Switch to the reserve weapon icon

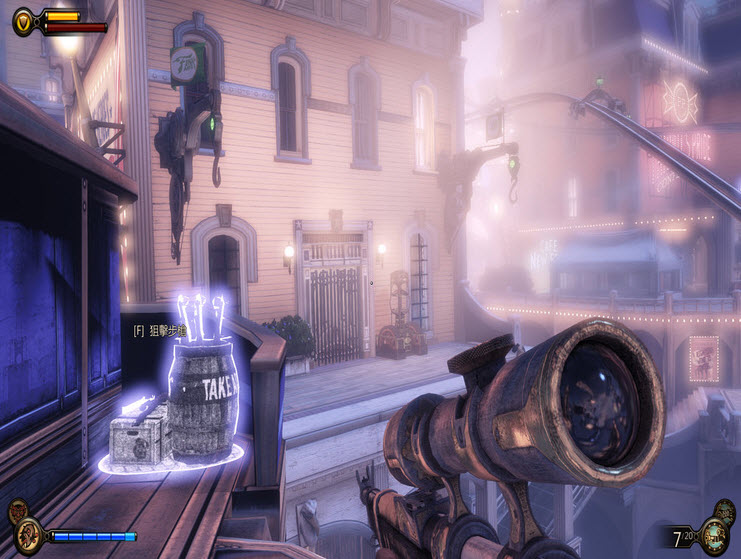tap(727, 512)
